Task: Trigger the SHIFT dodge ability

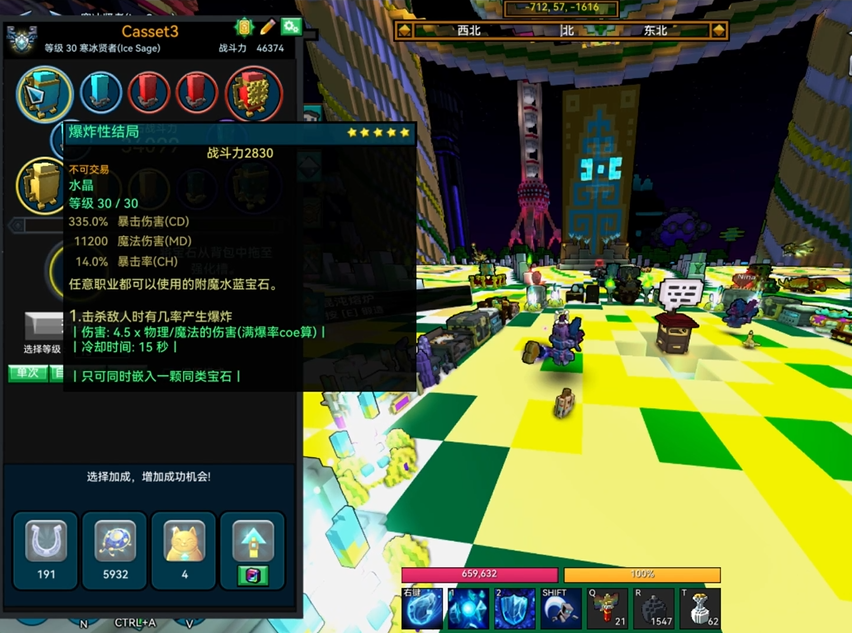Action: click(562, 609)
